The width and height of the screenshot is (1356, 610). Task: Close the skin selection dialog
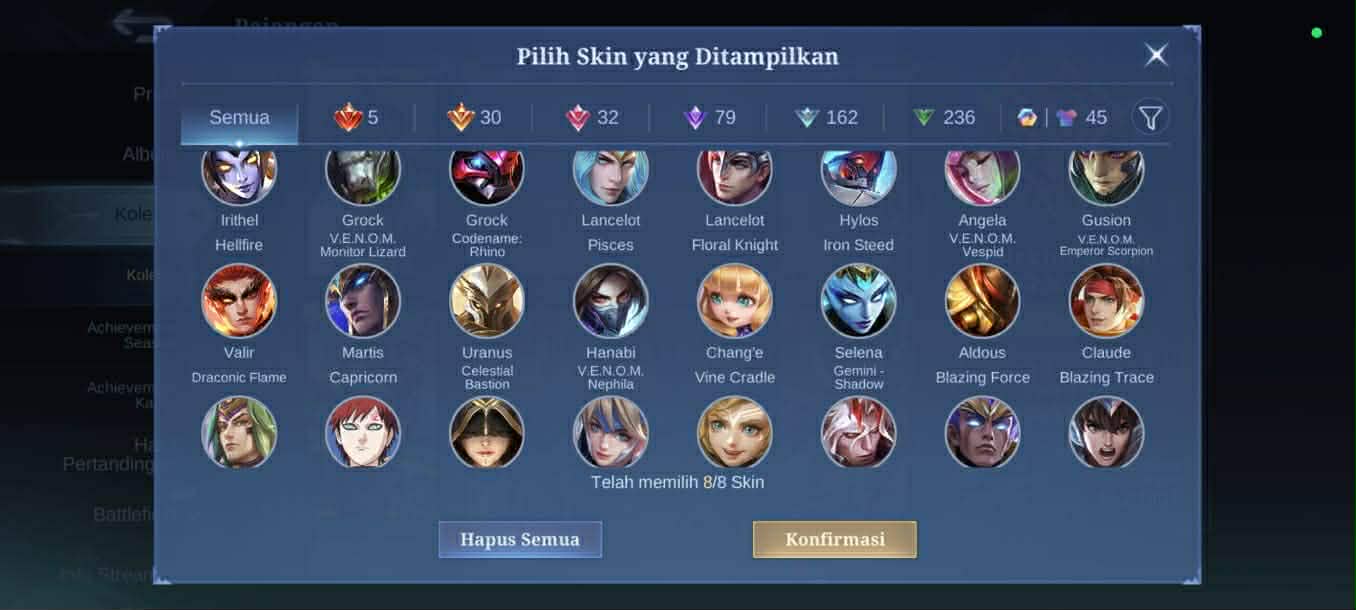pyautogui.click(x=1156, y=55)
